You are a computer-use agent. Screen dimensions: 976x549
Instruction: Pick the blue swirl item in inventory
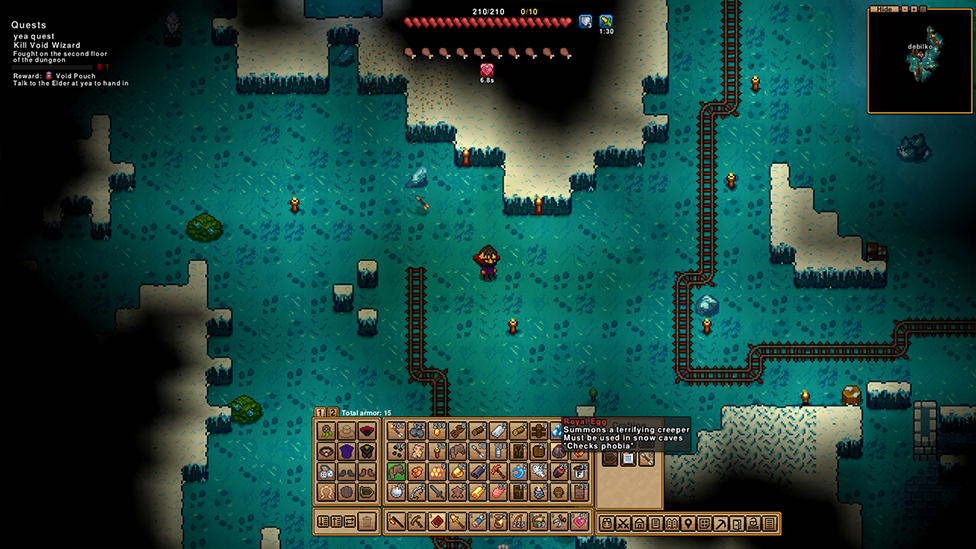coord(518,471)
